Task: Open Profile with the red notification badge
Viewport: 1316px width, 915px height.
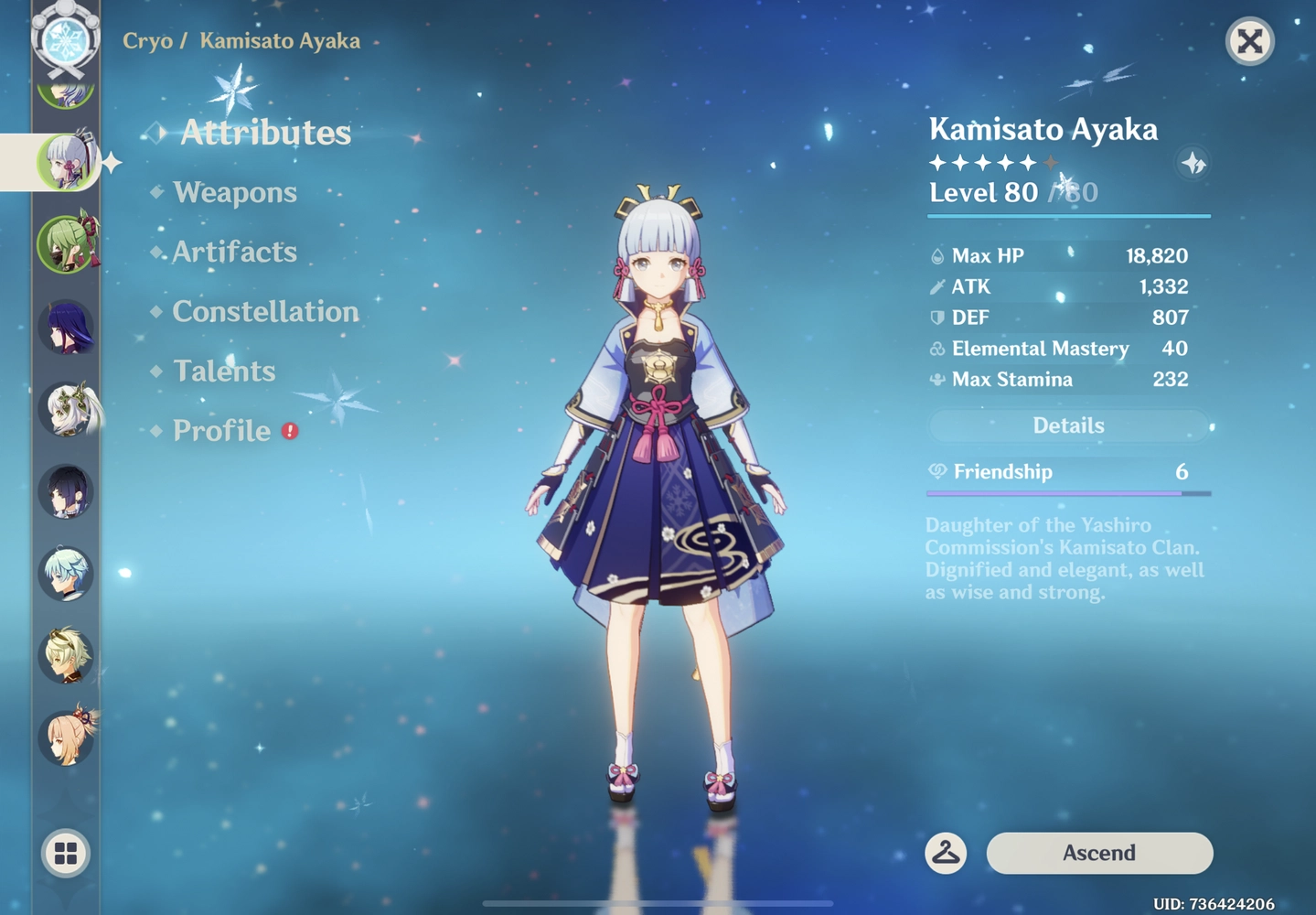Action: [x=219, y=430]
